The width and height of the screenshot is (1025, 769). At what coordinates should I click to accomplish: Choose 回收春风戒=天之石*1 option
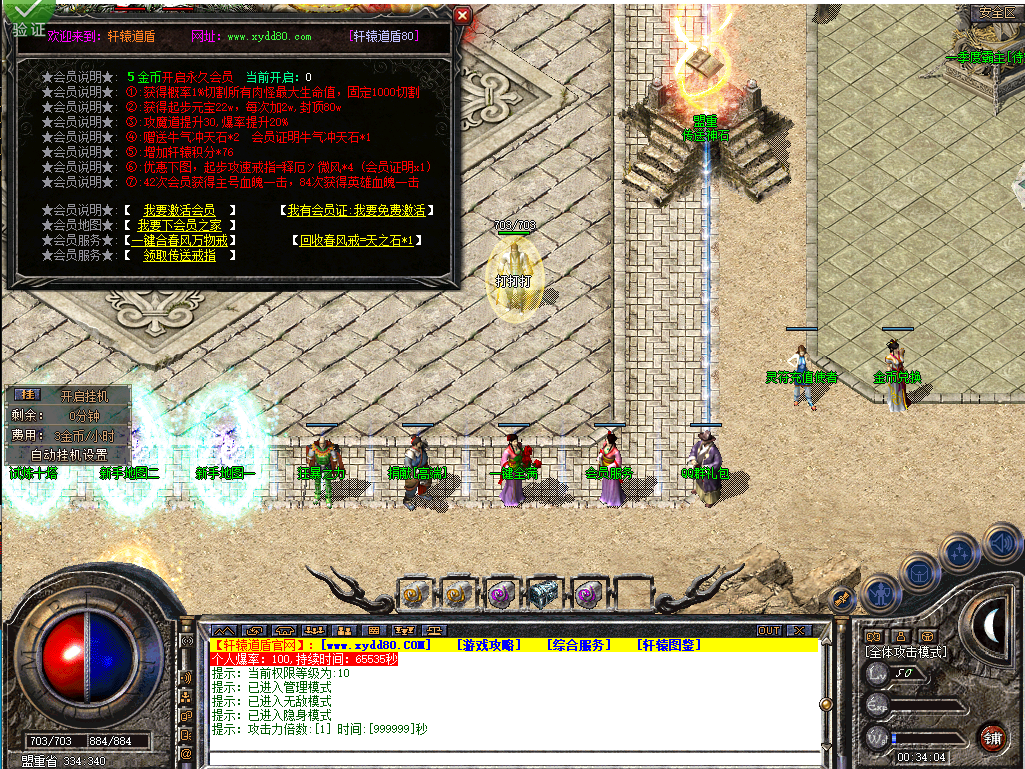tap(357, 240)
